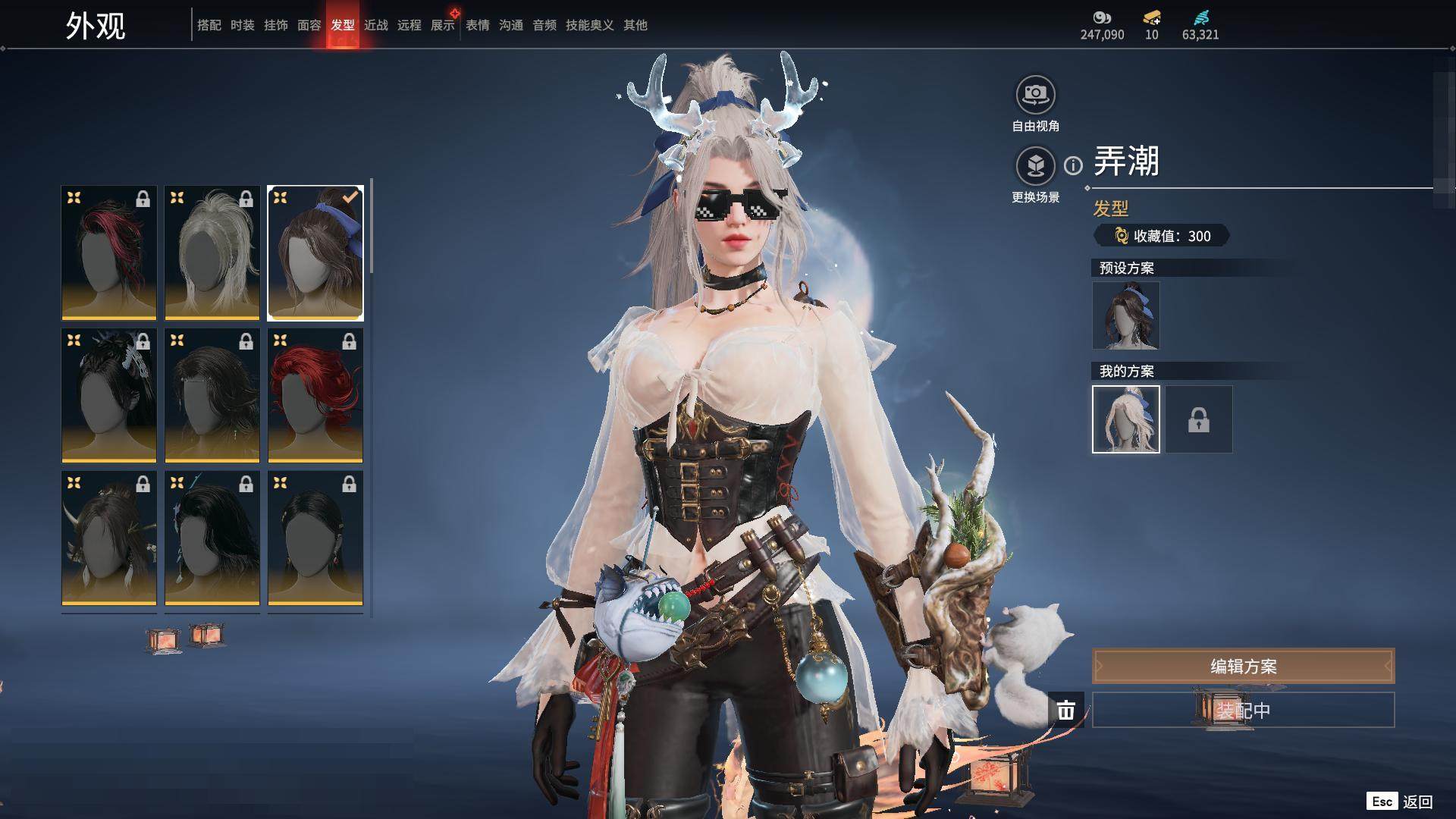Screen dimensions: 1456x819
Task: Switch to the 搭配 tab
Action: click(209, 25)
